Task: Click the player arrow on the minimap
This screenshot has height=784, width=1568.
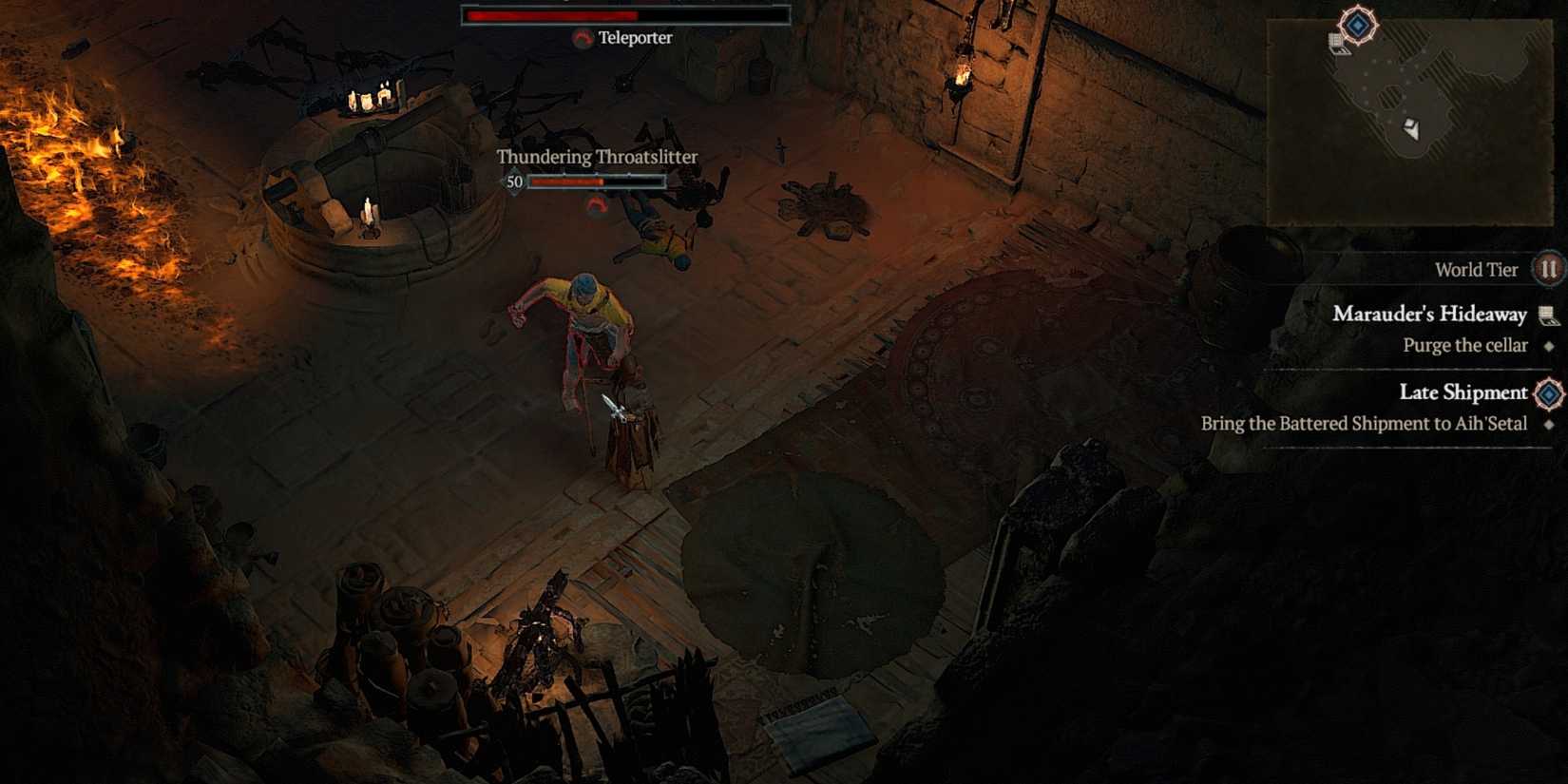Action: point(1412,128)
